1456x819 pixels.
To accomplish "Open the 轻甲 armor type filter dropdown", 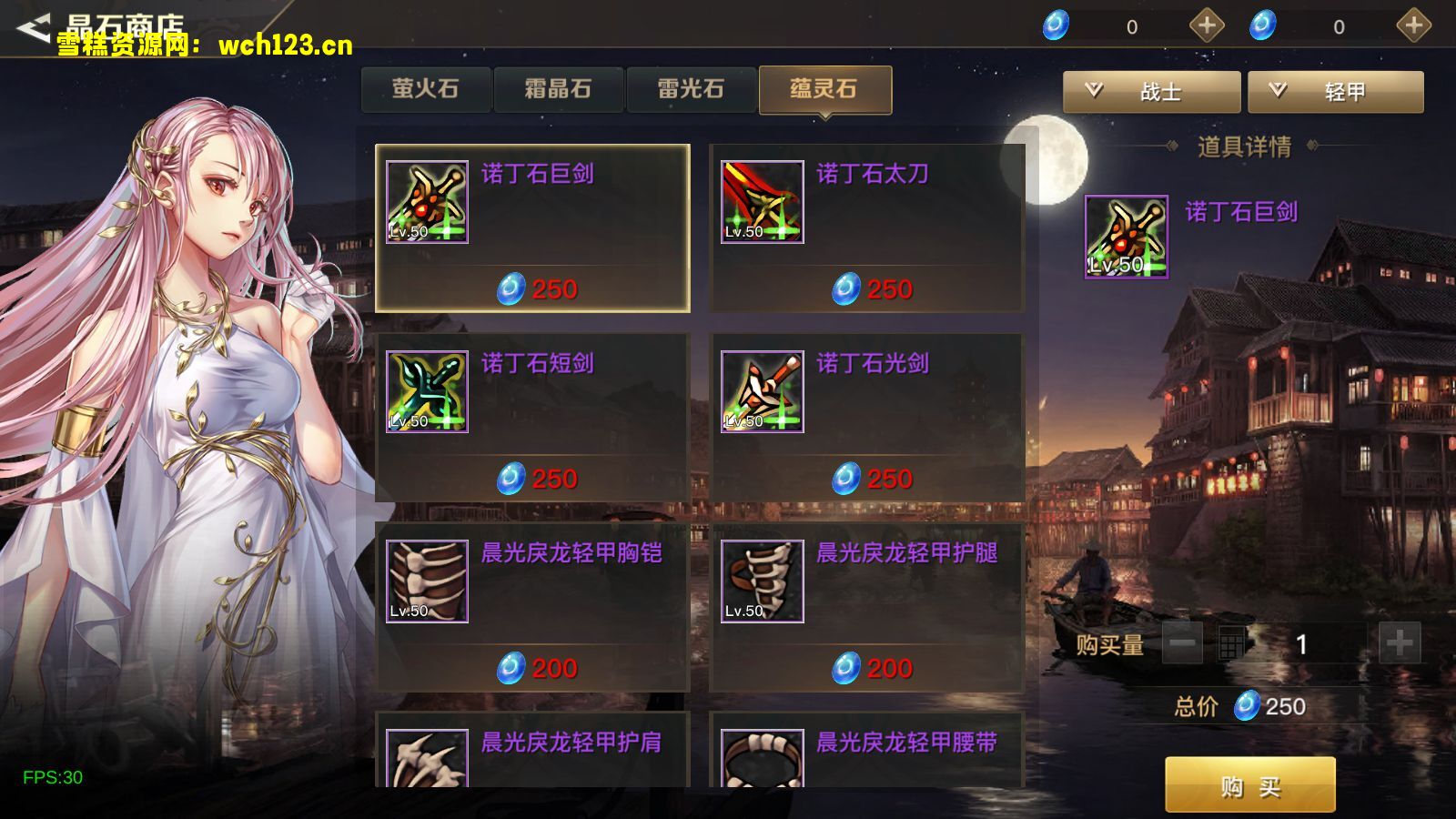I will pos(1338,92).
